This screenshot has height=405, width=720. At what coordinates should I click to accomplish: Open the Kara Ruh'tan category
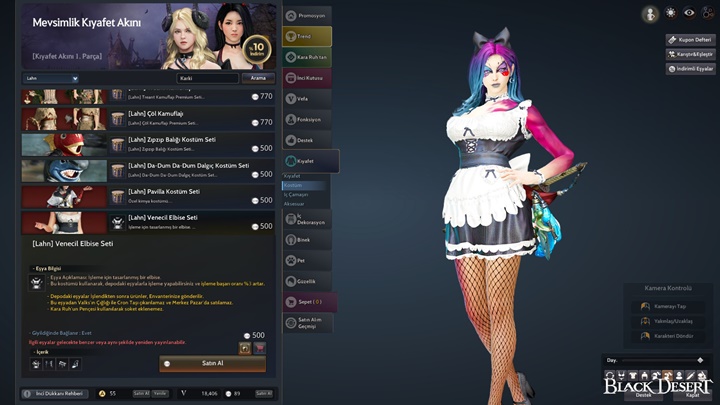(310, 57)
